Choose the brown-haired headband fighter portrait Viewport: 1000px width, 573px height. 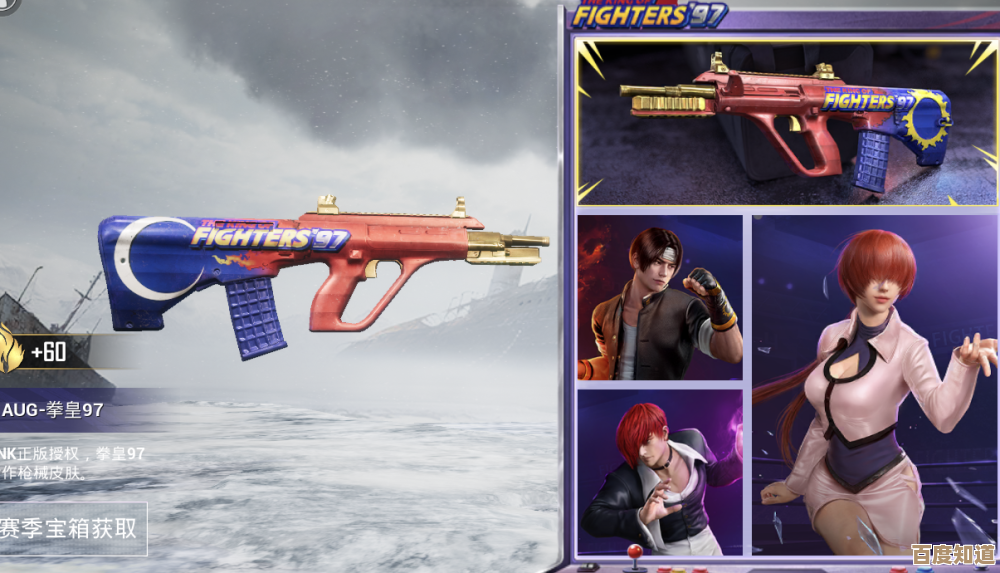(660, 297)
